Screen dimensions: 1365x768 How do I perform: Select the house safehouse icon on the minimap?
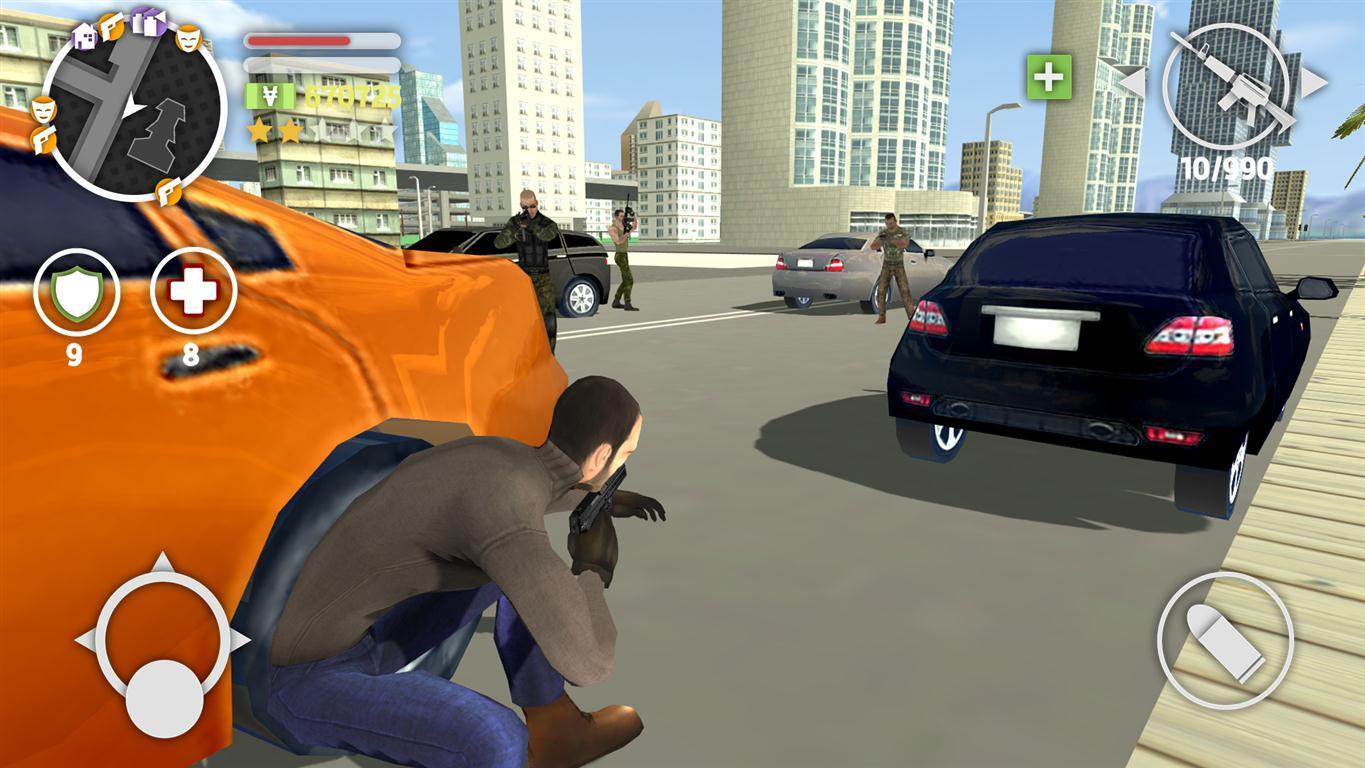coord(84,37)
